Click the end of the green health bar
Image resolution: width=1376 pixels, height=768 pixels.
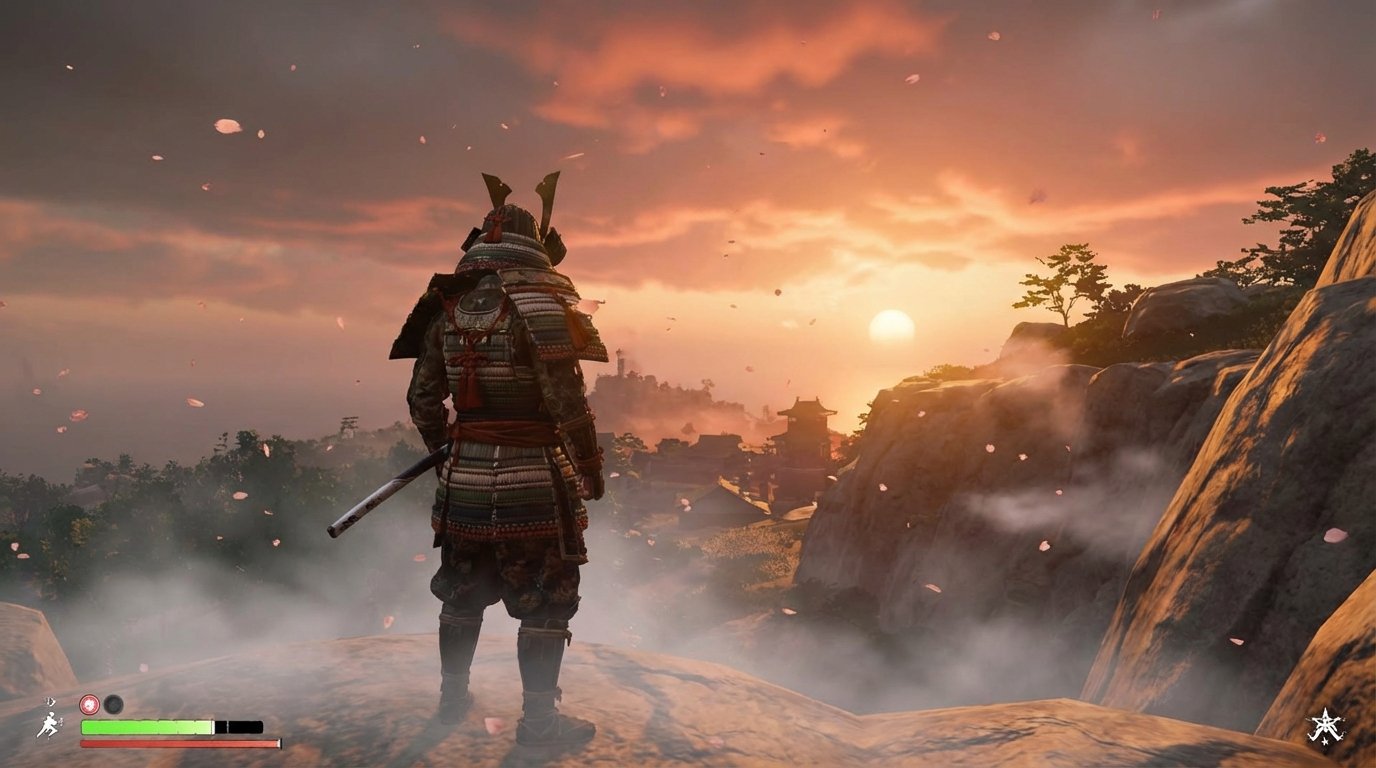212,726
